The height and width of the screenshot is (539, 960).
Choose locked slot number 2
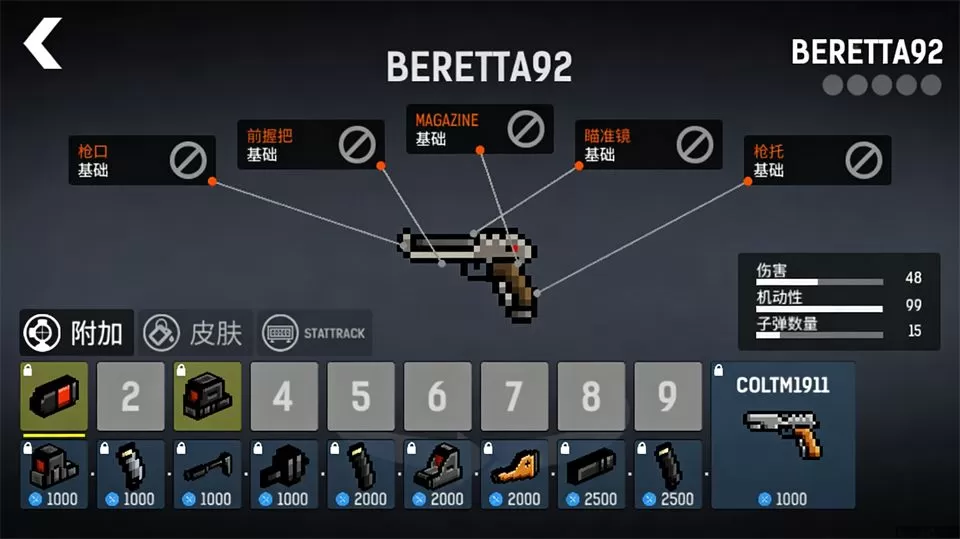click(130, 397)
